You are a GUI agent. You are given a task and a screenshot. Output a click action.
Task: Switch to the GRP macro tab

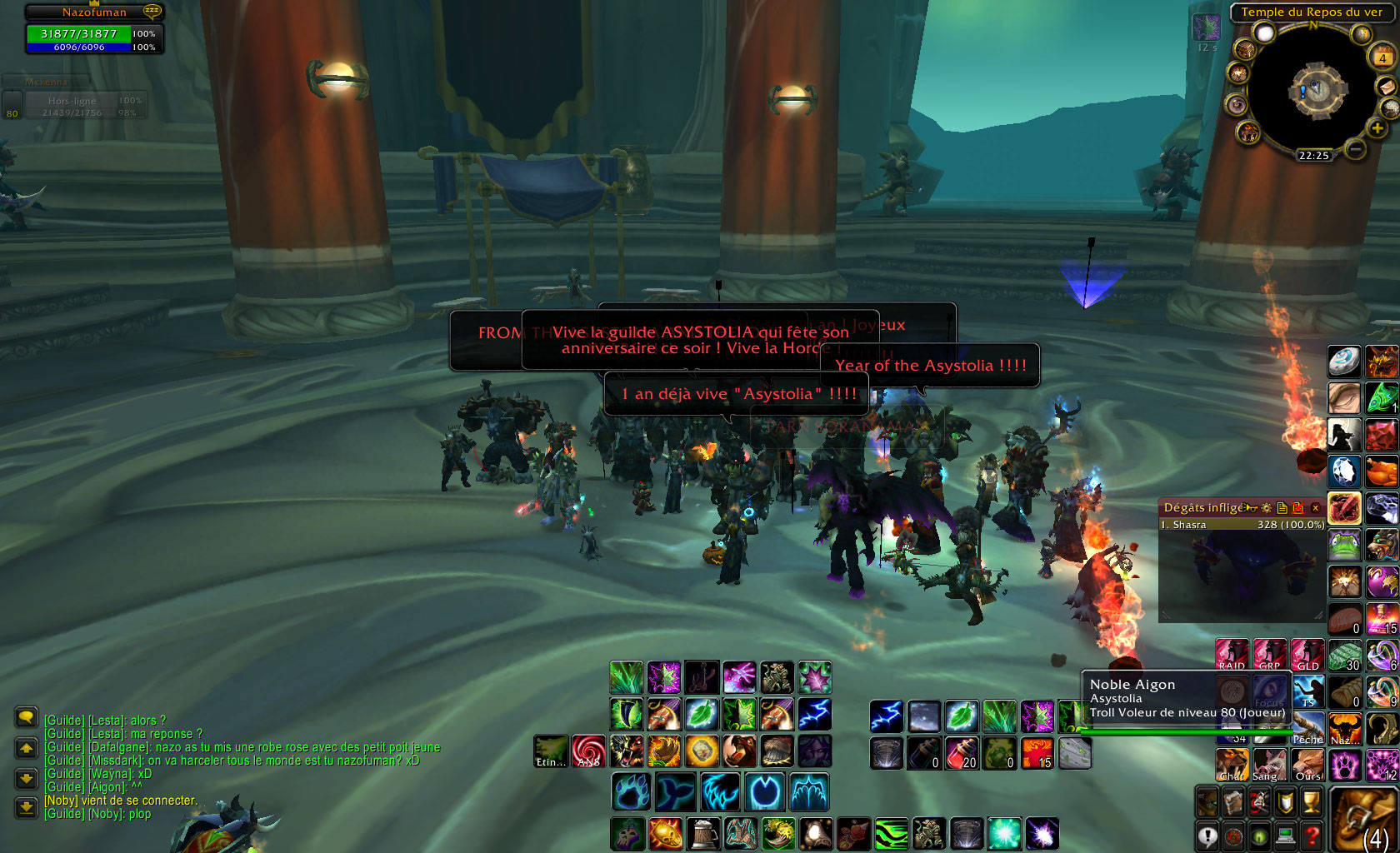tap(1269, 655)
